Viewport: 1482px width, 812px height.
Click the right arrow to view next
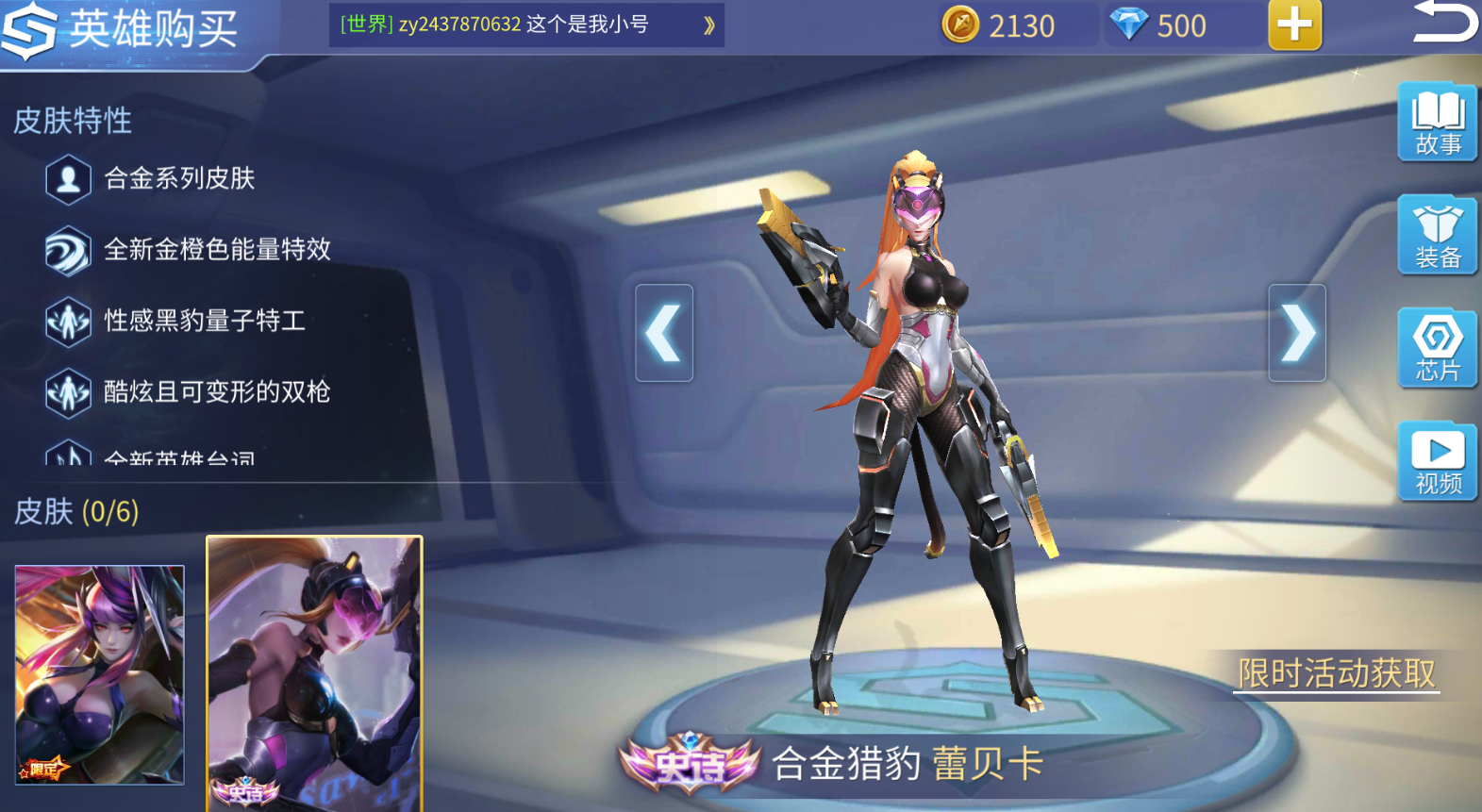click(x=1298, y=333)
